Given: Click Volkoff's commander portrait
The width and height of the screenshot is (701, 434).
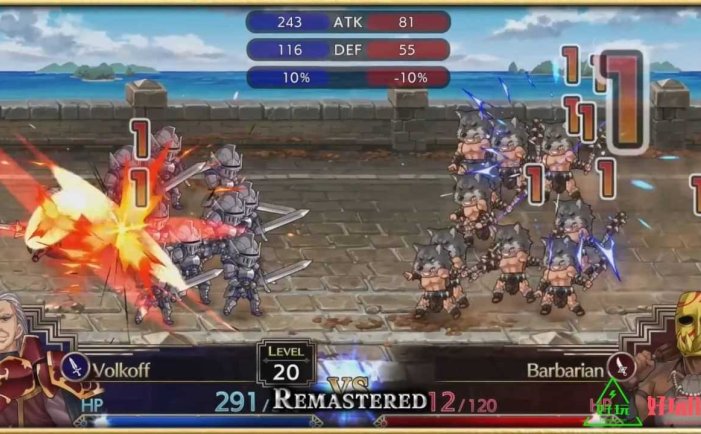Looking at the screenshot, I should coord(28,358).
